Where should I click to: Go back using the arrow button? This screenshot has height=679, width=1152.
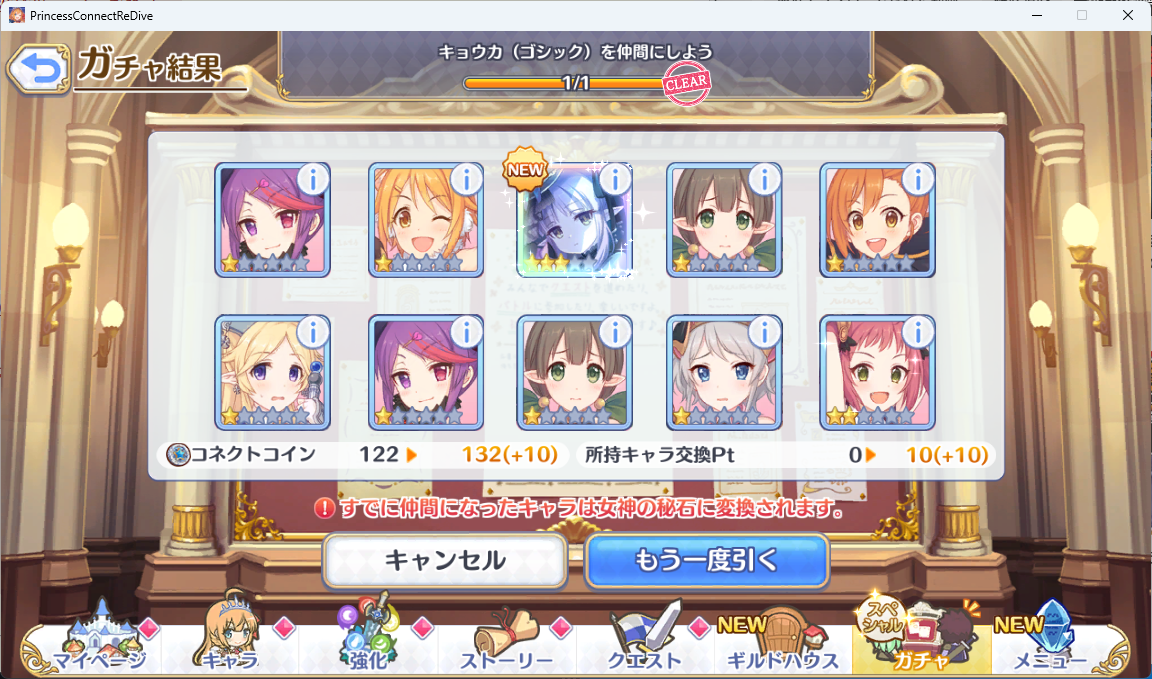coord(37,69)
